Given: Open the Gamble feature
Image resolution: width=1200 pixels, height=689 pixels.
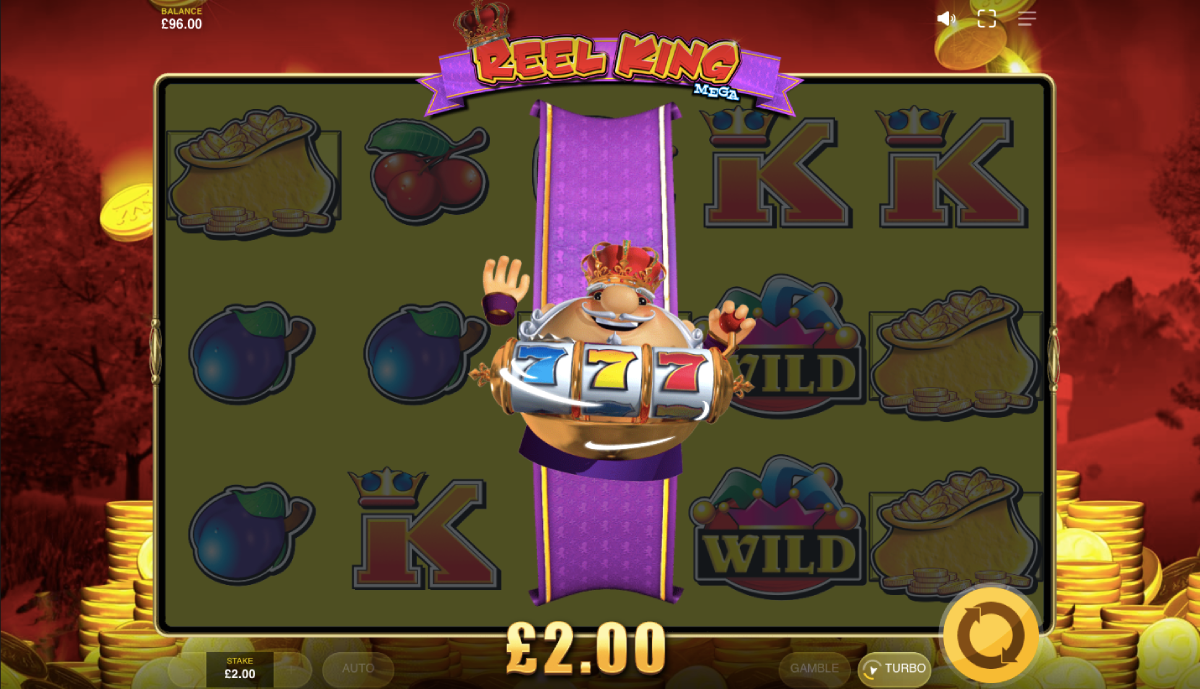Looking at the screenshot, I should 814,668.
